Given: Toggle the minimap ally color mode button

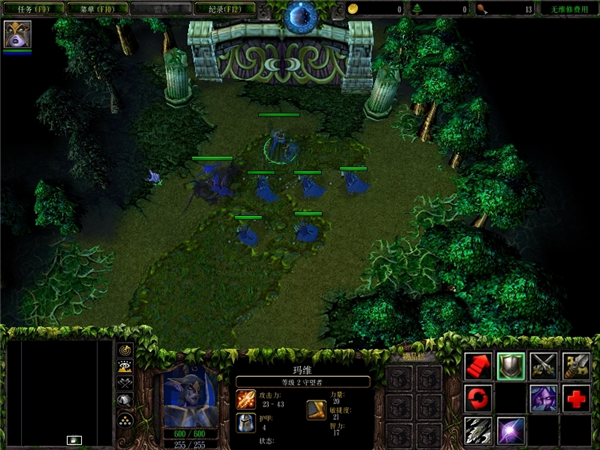Looking at the screenshot, I should coord(126,383).
